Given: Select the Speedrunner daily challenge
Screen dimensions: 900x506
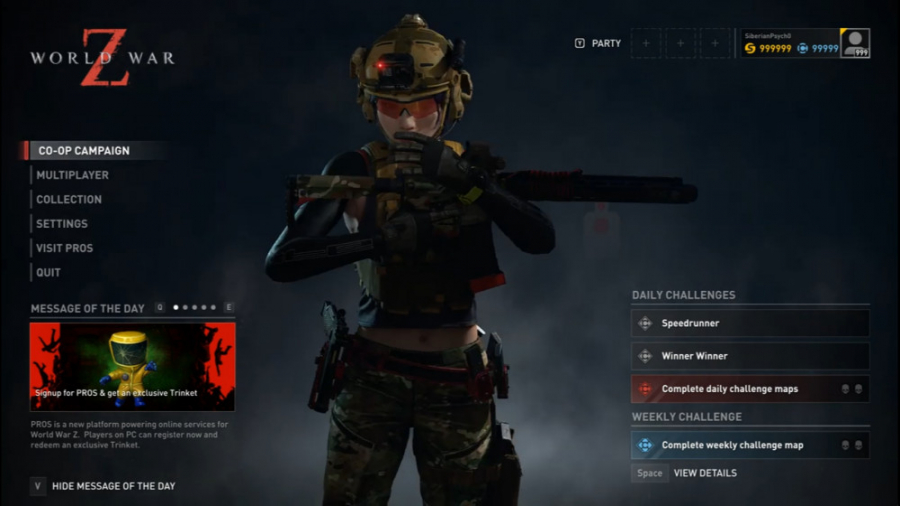Looking at the screenshot, I should (750, 324).
